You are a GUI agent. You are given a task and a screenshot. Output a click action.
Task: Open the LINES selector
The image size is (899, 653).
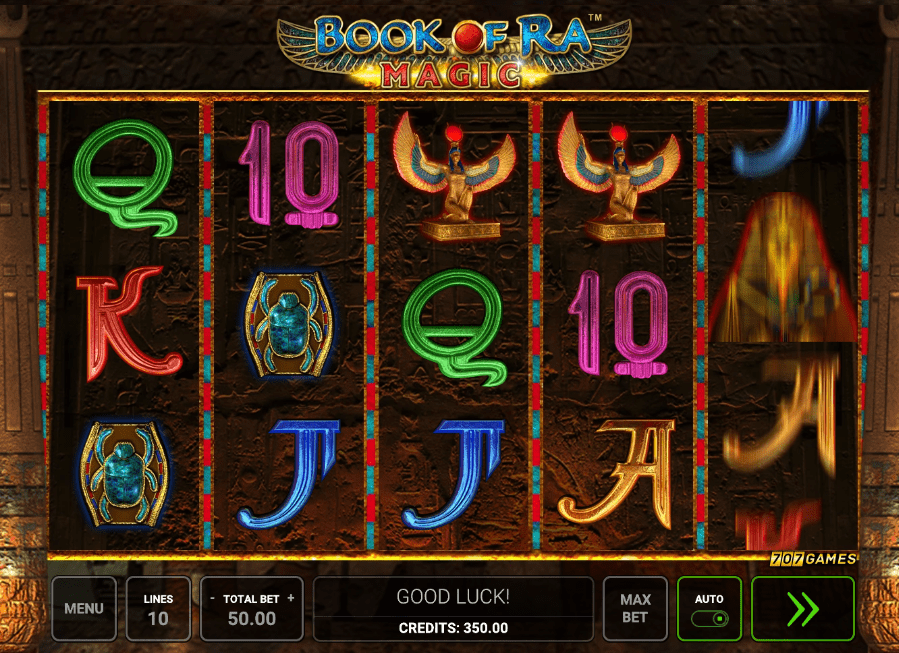click(x=158, y=608)
